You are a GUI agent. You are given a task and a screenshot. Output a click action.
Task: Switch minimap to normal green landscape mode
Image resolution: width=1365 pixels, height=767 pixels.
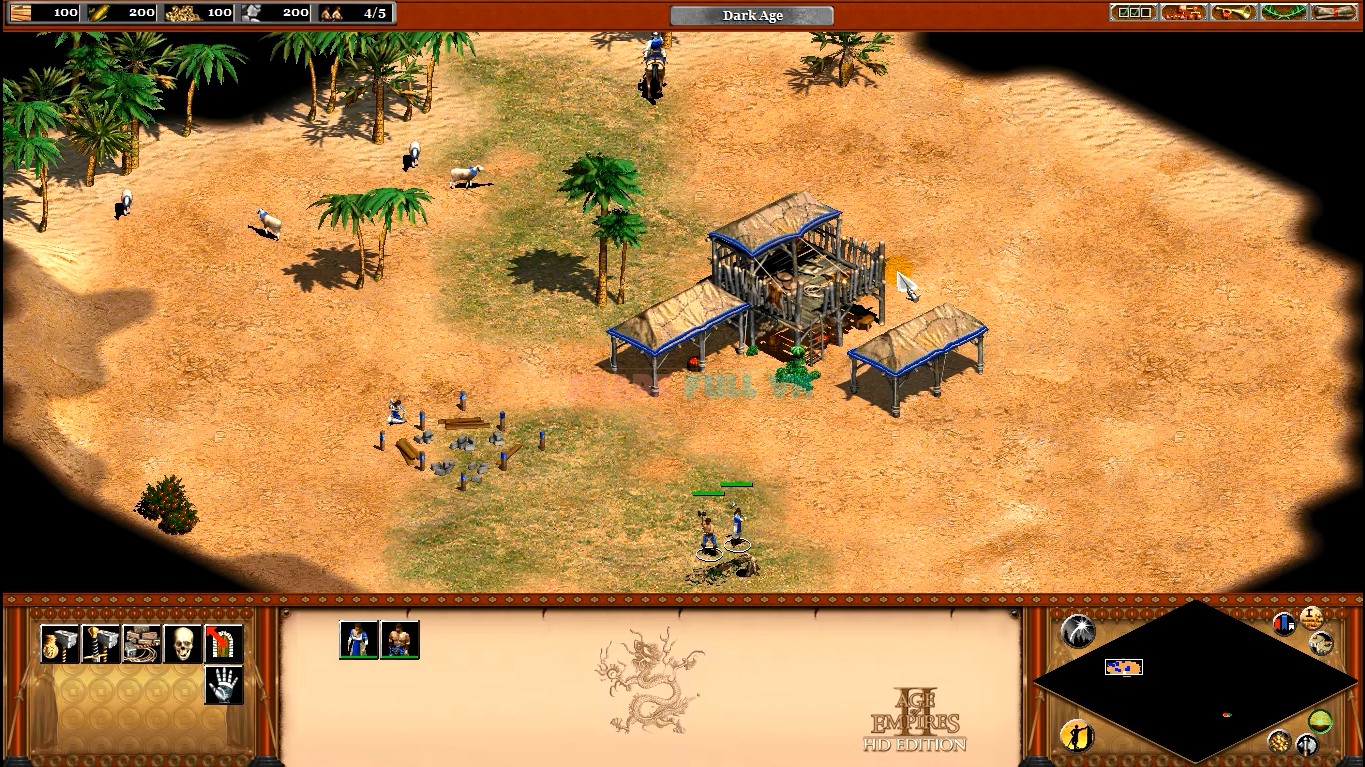1321,721
